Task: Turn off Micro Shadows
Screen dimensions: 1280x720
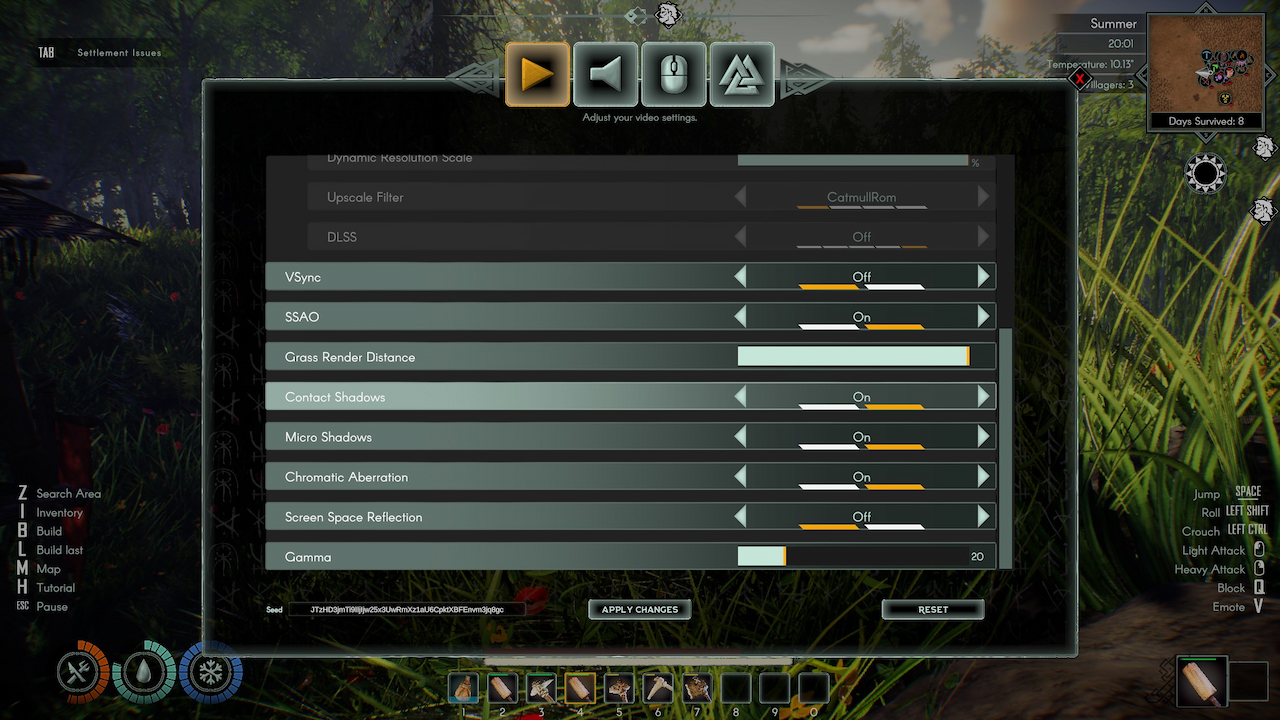Action: 741,437
